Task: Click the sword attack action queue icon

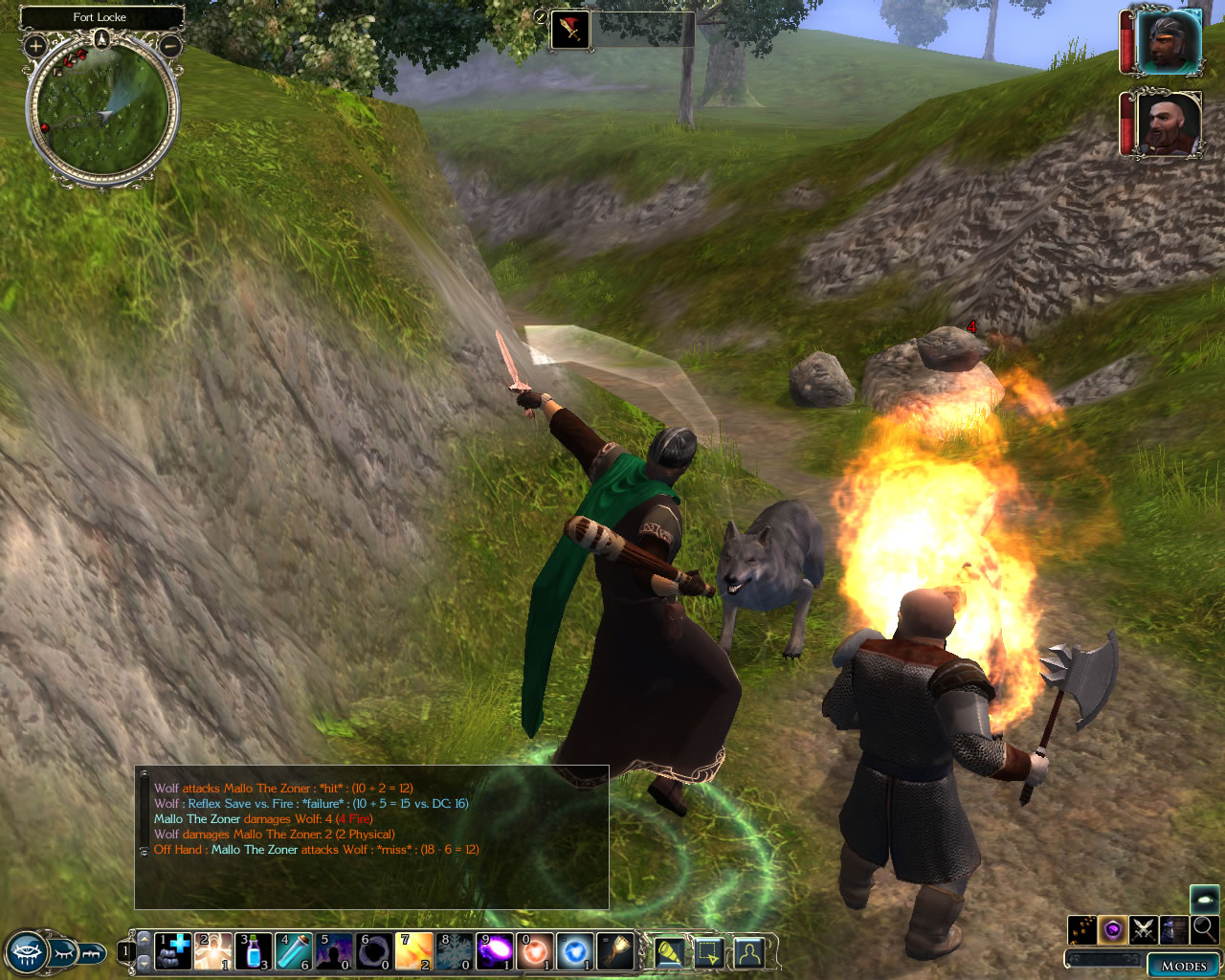Action: (x=571, y=30)
